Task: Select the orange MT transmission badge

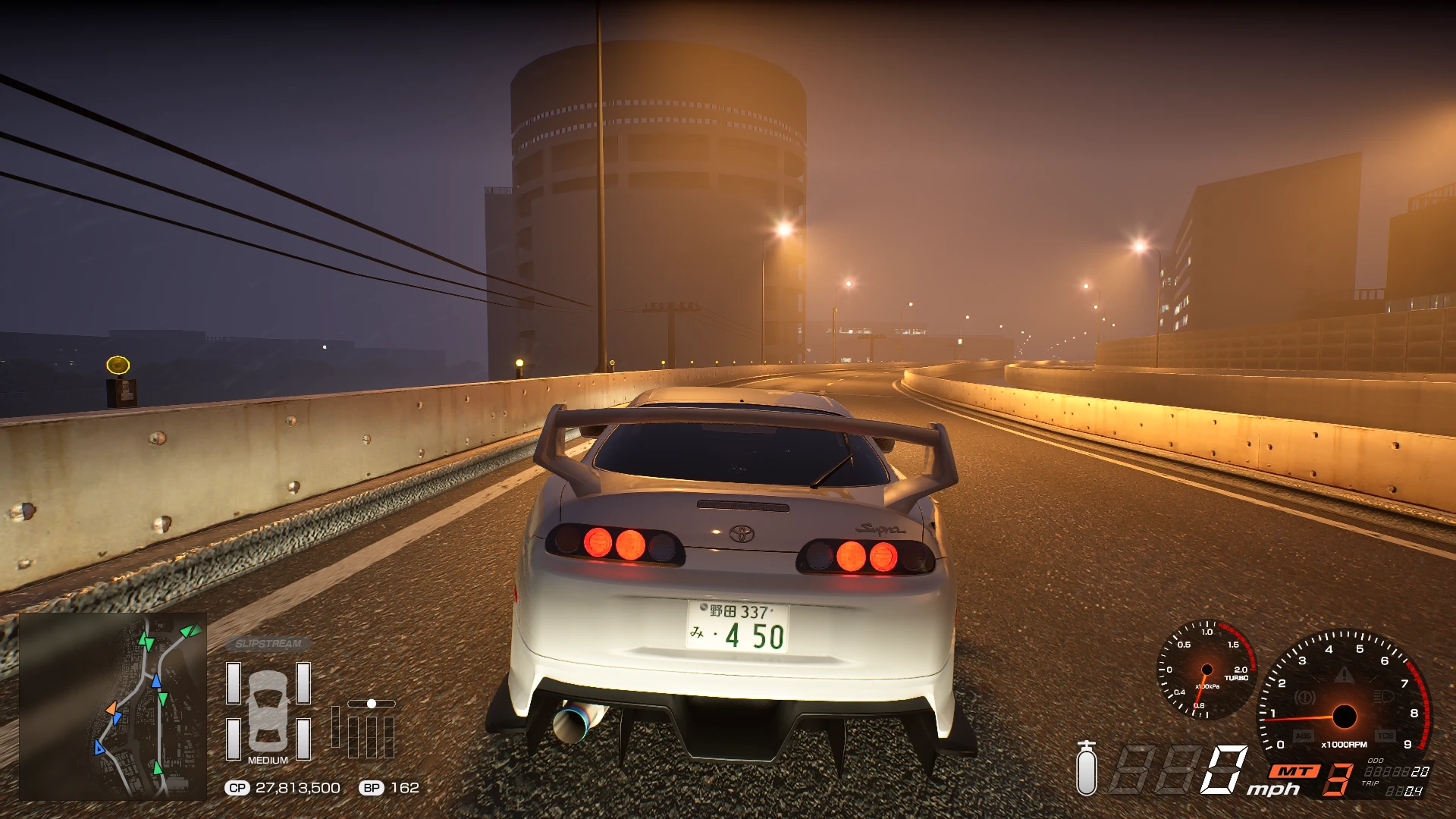Action: click(1294, 771)
